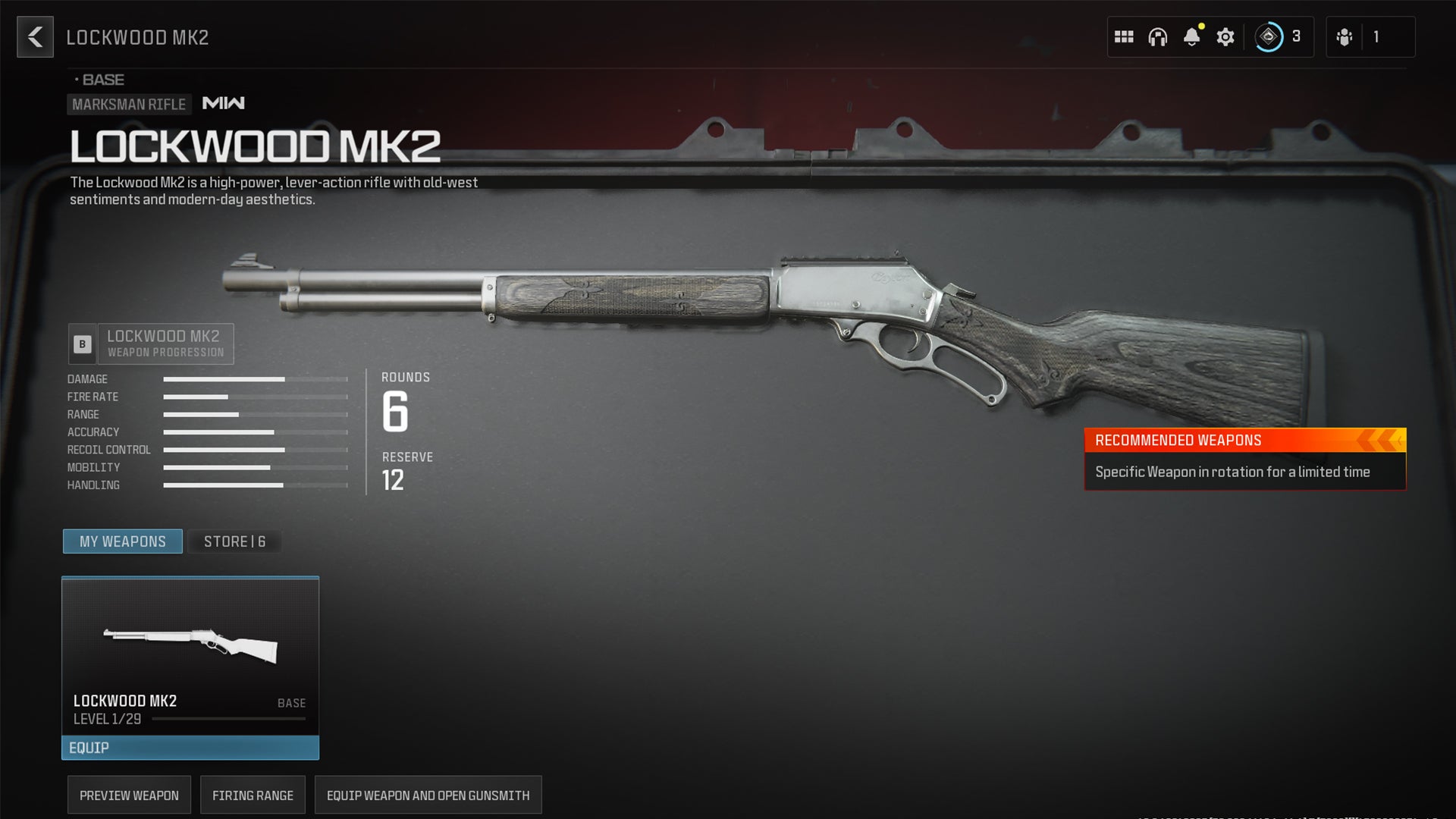Image resolution: width=1456 pixels, height=819 pixels.
Task: Open the STORE tab showing 6 items
Action: (x=234, y=541)
